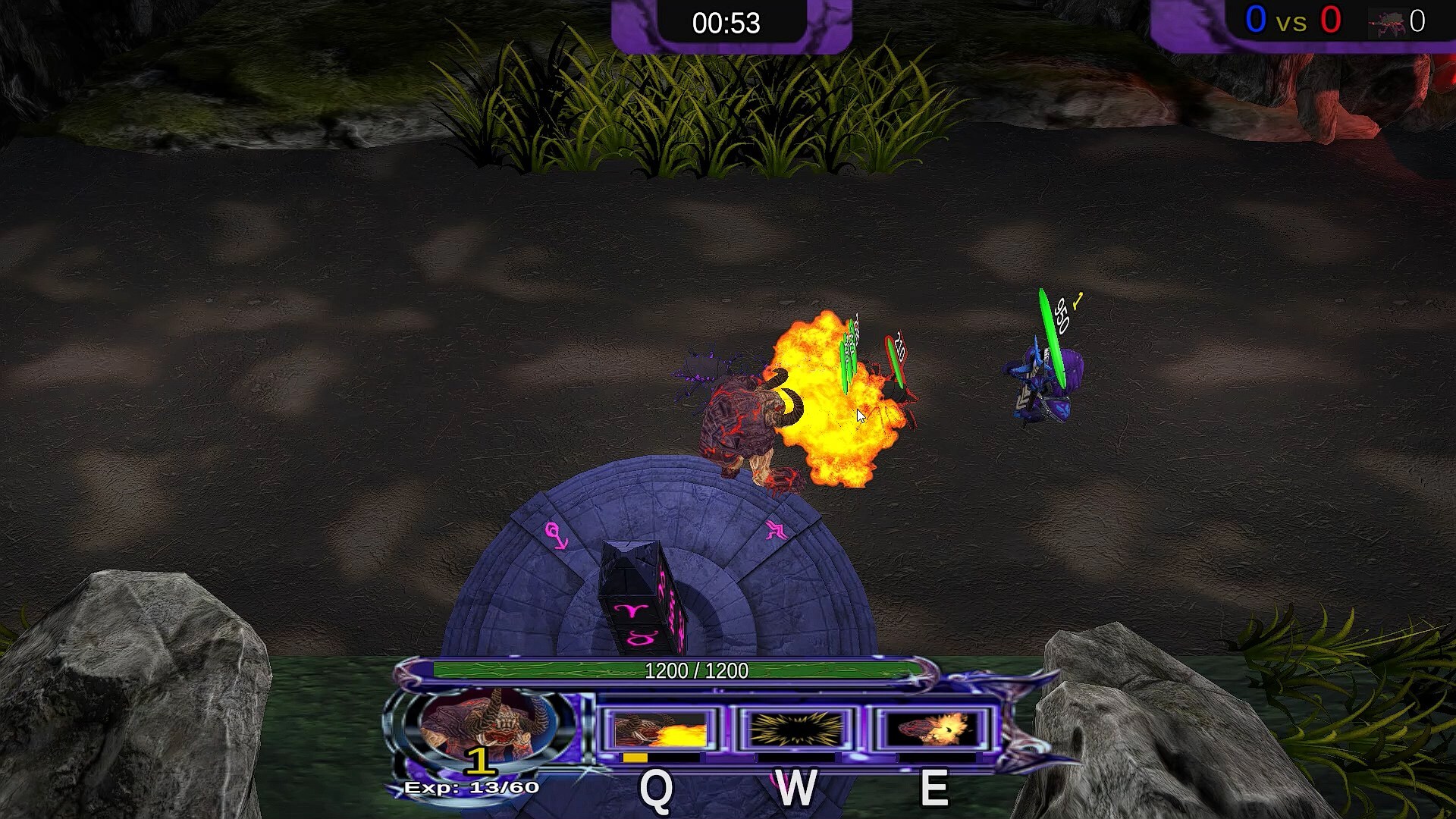This screenshot has height=819, width=1456.
Task: Click the yellow charge bar under Q
Action: coord(634,756)
